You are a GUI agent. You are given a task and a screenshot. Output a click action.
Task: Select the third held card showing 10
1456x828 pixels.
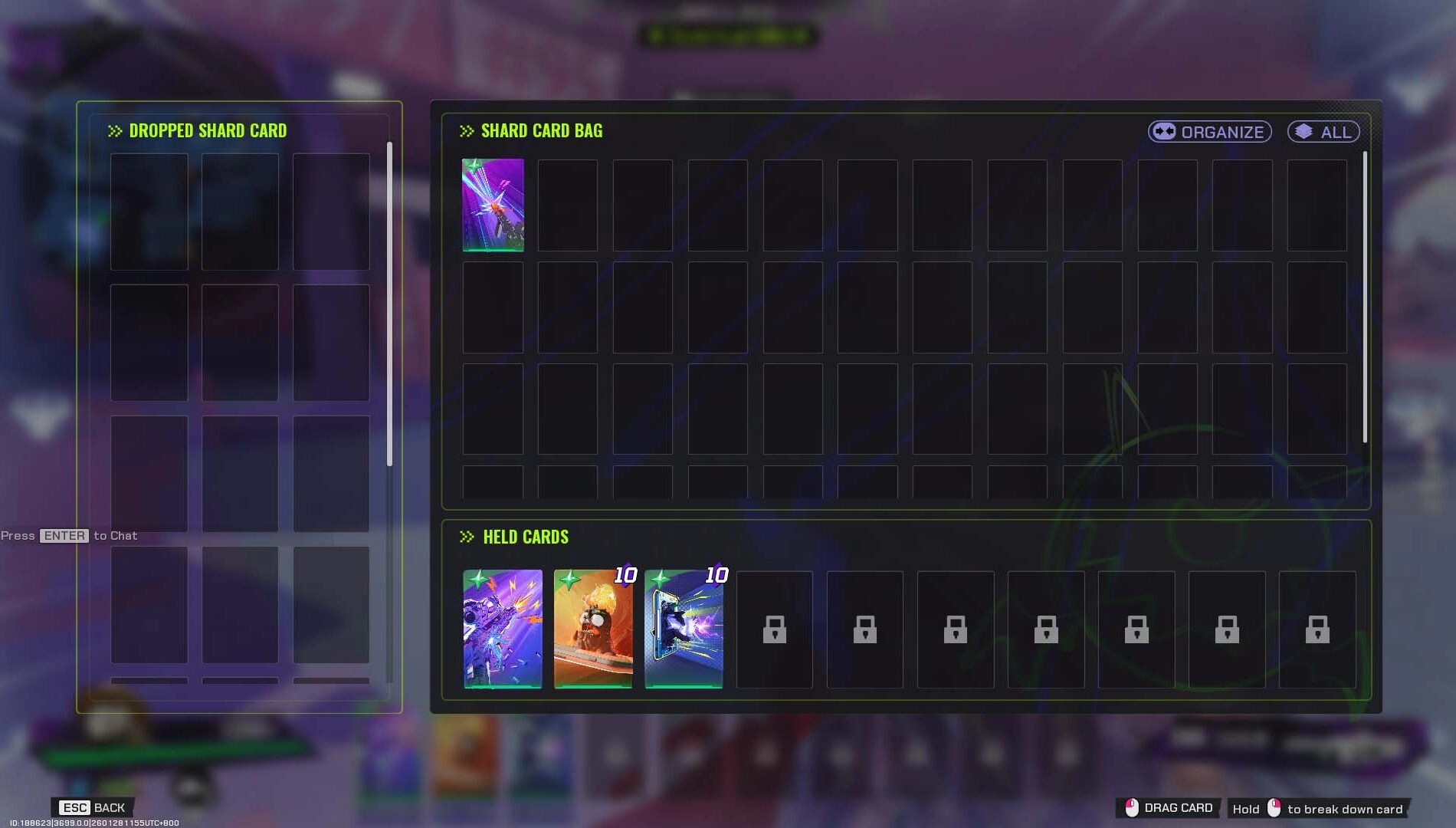click(684, 629)
